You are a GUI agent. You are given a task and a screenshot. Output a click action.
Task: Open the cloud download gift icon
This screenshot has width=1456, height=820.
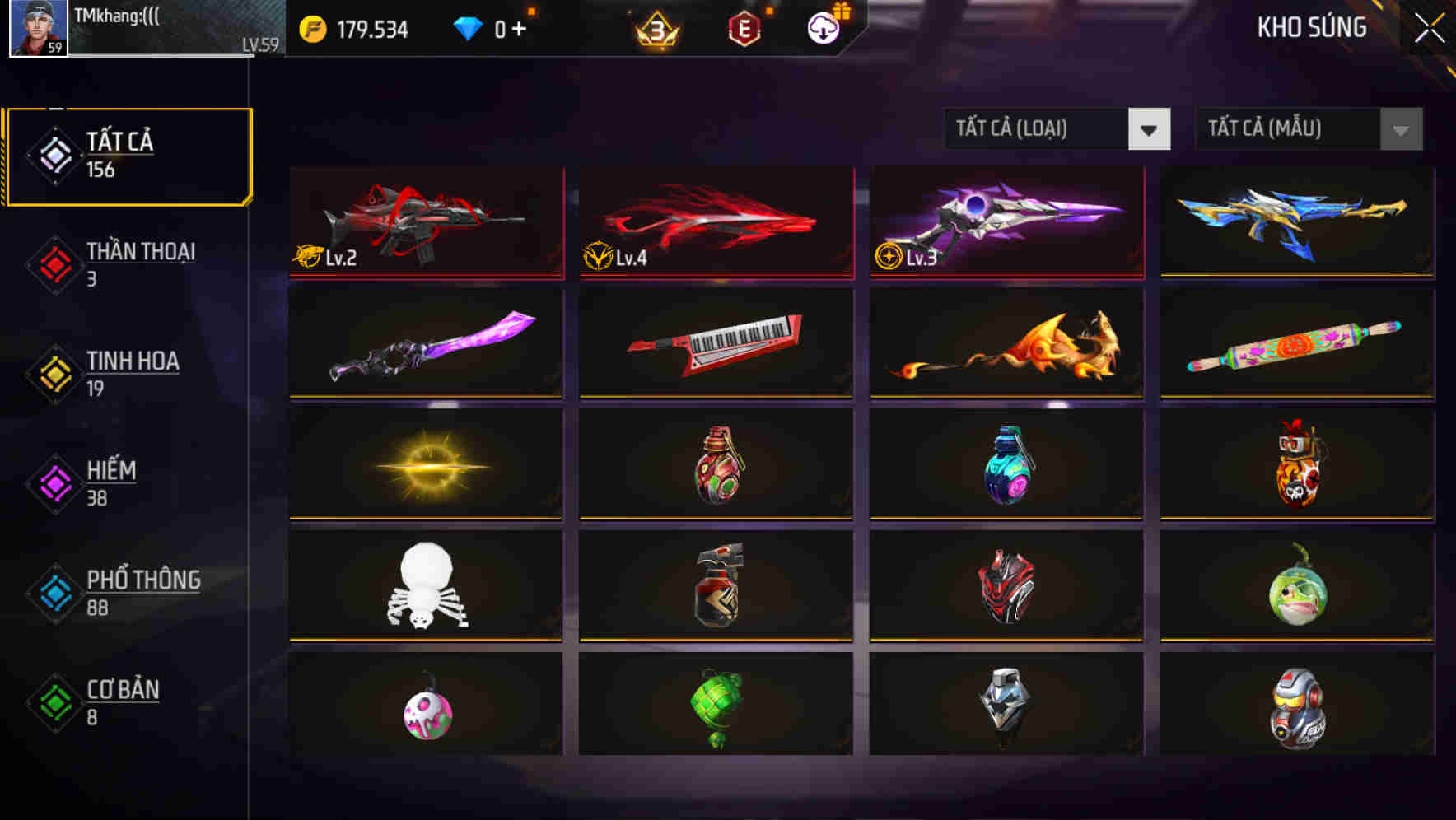point(821,27)
